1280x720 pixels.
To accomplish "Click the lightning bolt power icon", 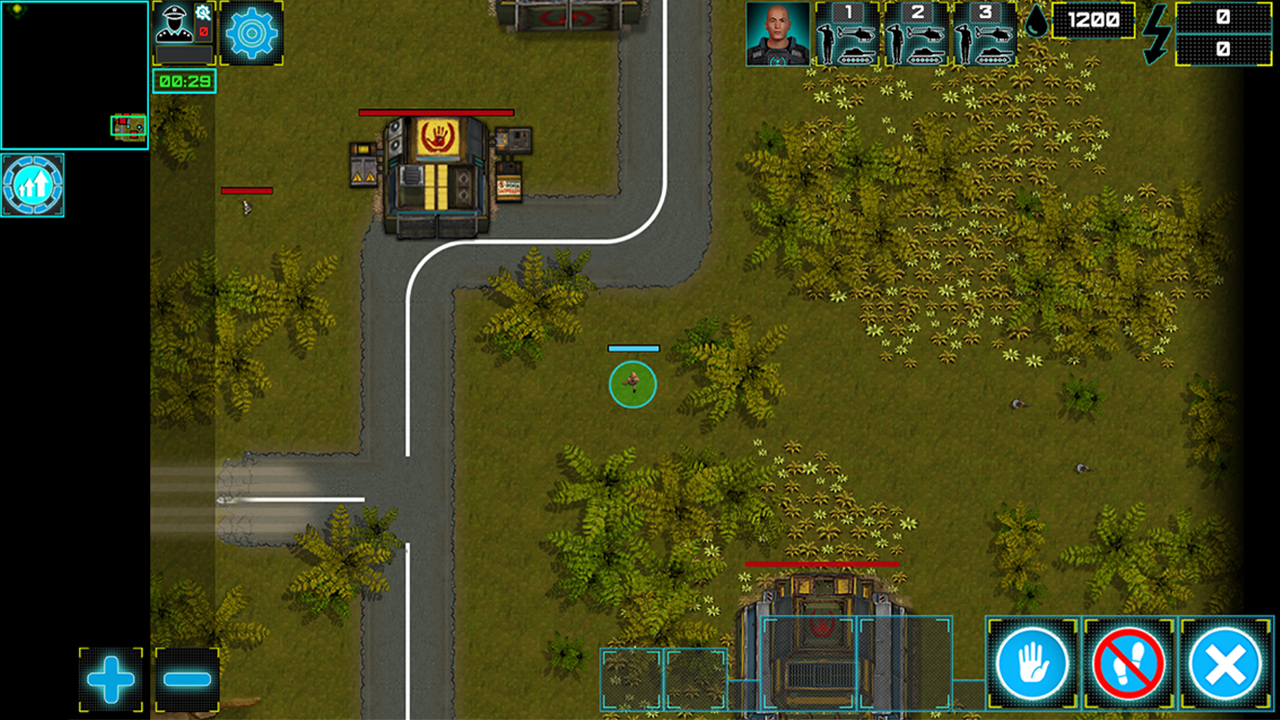I will pyautogui.click(x=1157, y=32).
